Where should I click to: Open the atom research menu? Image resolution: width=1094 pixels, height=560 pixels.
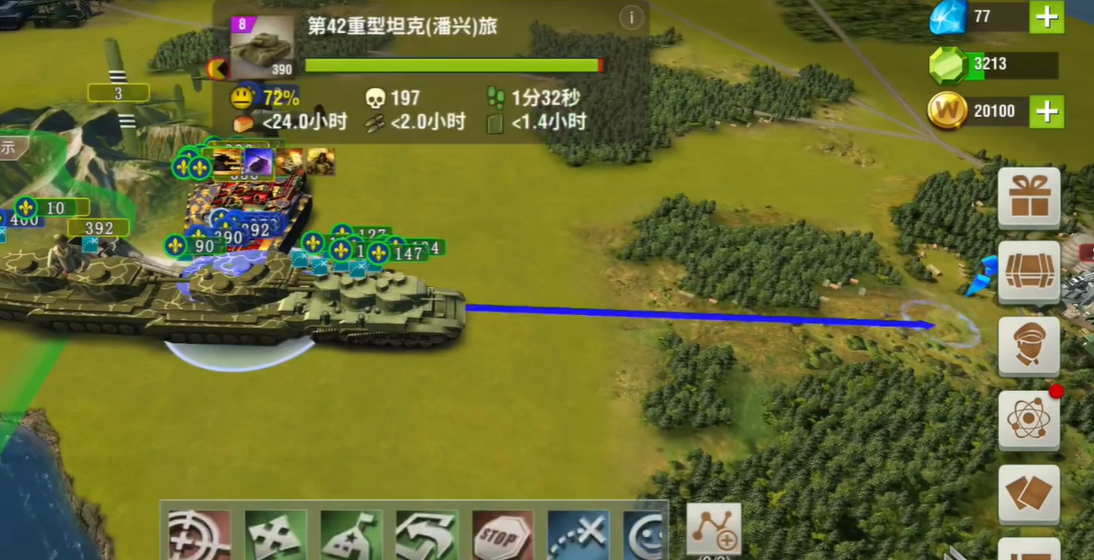1029,419
